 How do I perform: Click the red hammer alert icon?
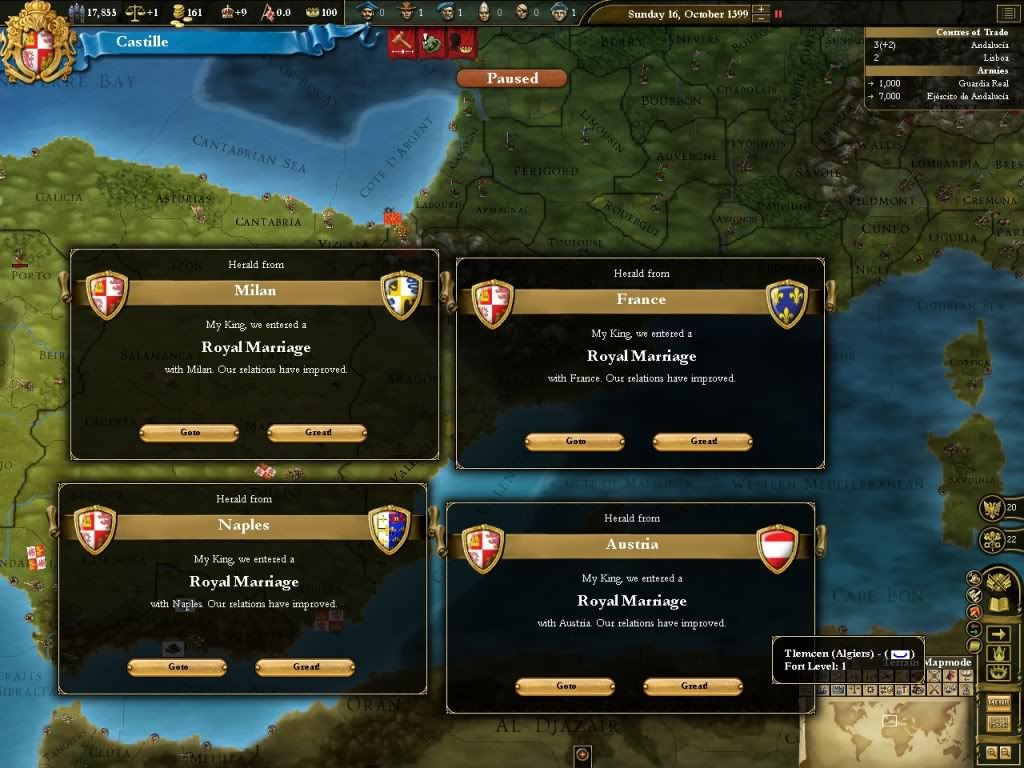click(x=402, y=44)
